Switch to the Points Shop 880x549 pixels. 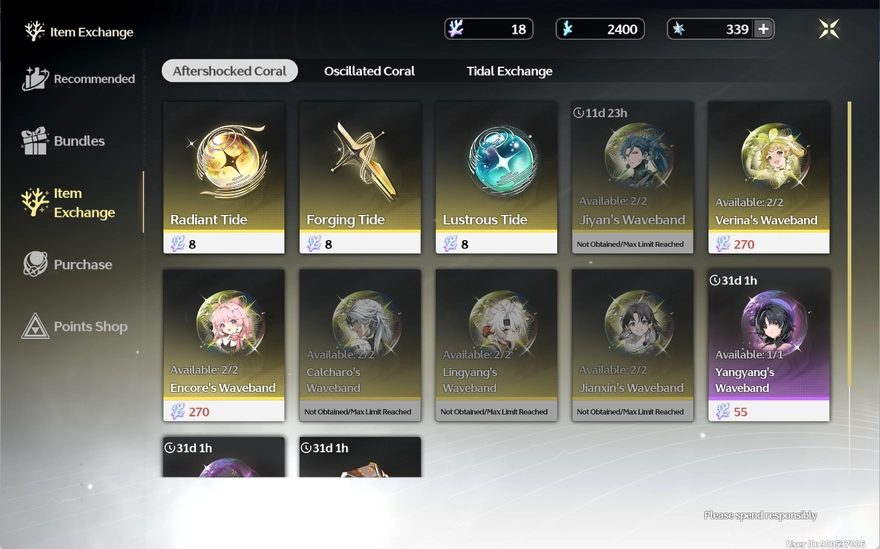(75, 327)
